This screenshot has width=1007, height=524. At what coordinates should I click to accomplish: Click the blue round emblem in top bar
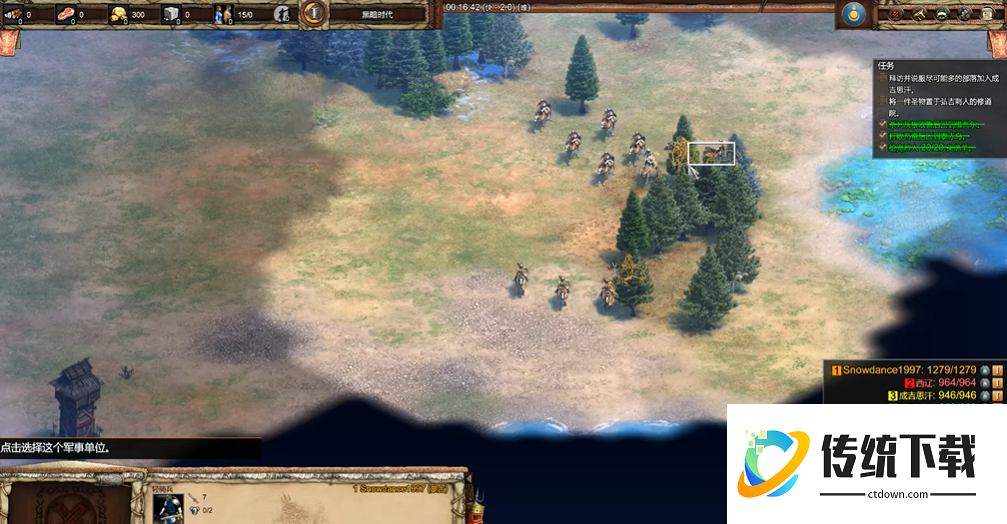853,14
